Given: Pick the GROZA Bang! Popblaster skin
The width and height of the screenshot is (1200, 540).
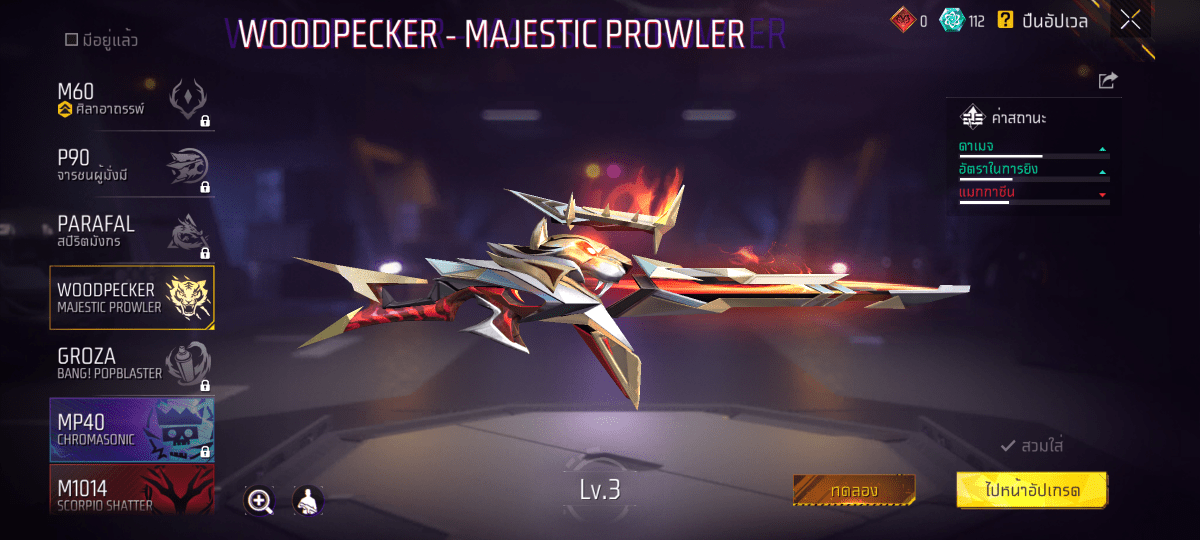Looking at the screenshot, I should [131, 365].
